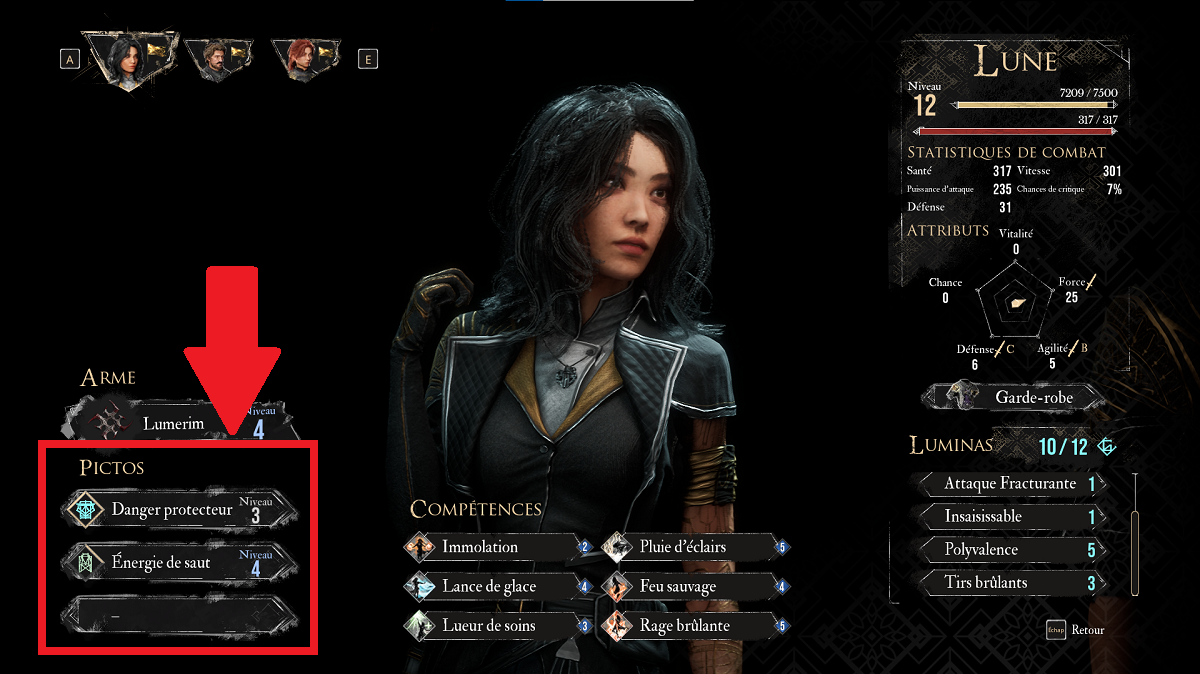Open the Tirs brûlants lumina

click(1010, 582)
